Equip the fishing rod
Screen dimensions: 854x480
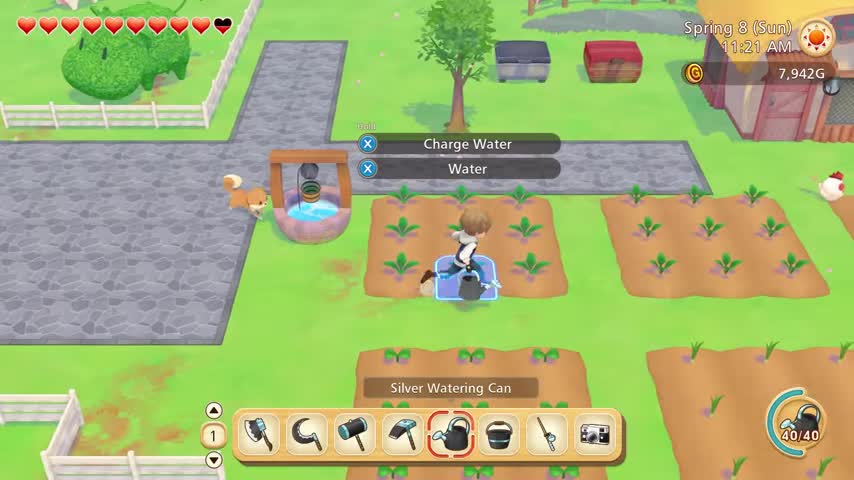(x=547, y=435)
